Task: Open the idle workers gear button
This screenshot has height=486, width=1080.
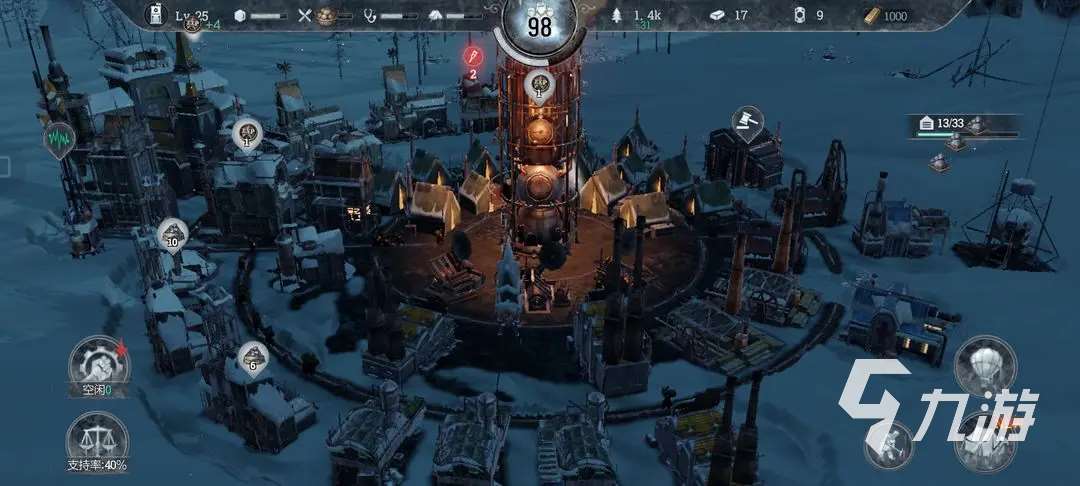Action: [x=98, y=362]
